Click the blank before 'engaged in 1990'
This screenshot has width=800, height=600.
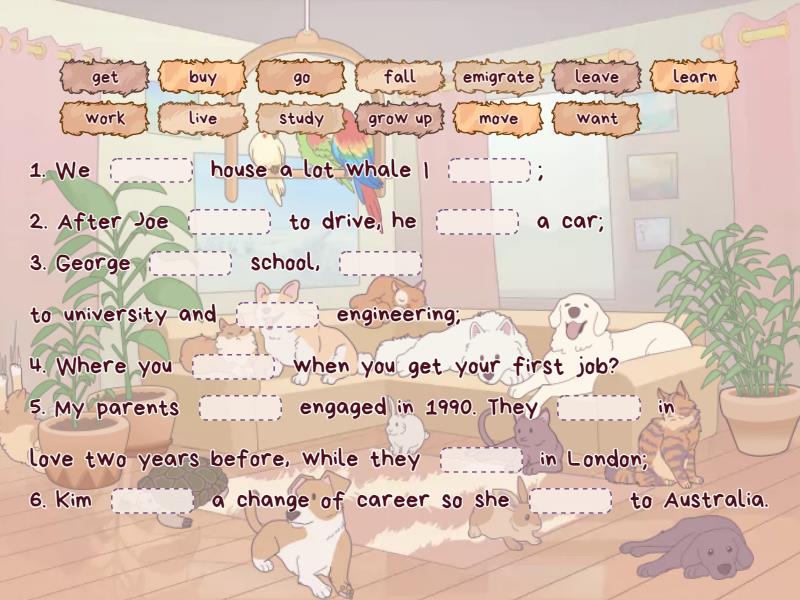[240, 408]
